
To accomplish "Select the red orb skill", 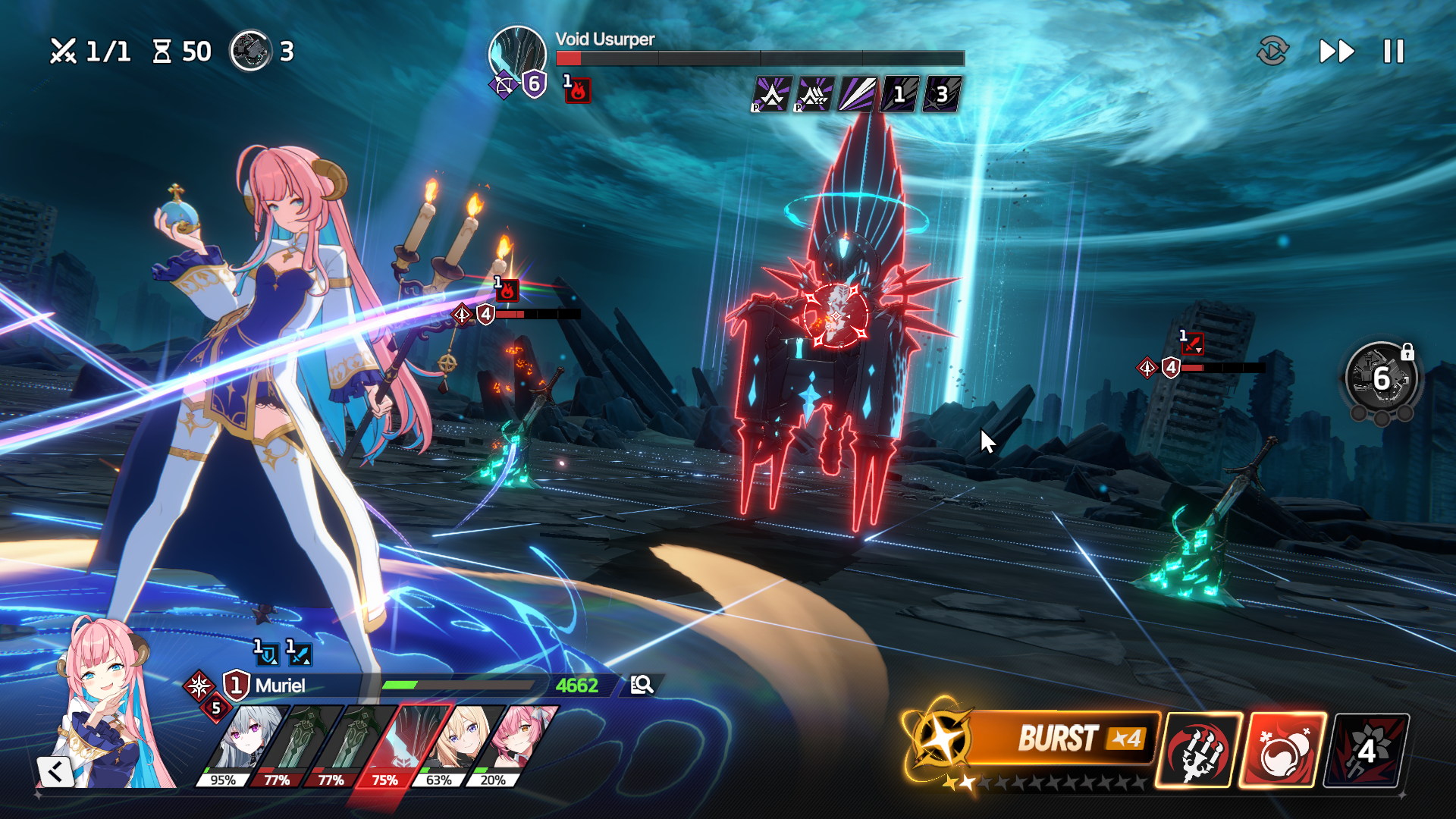I will click(1283, 750).
